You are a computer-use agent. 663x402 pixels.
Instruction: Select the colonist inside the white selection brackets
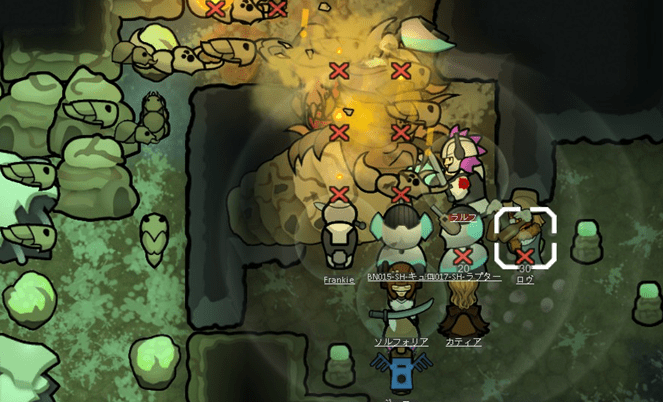(x=525, y=236)
